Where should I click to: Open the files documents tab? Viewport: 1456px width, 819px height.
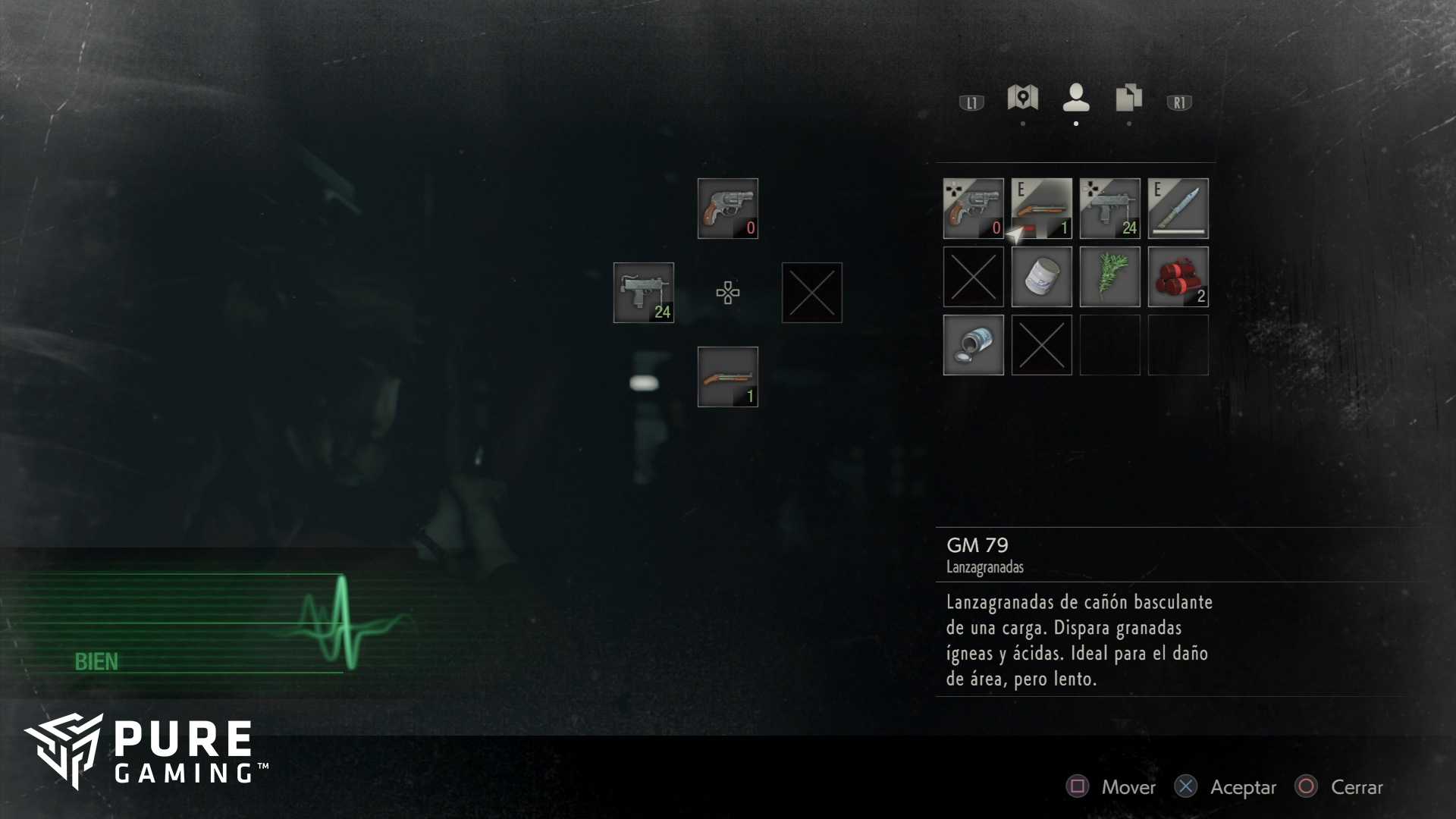point(1128,98)
